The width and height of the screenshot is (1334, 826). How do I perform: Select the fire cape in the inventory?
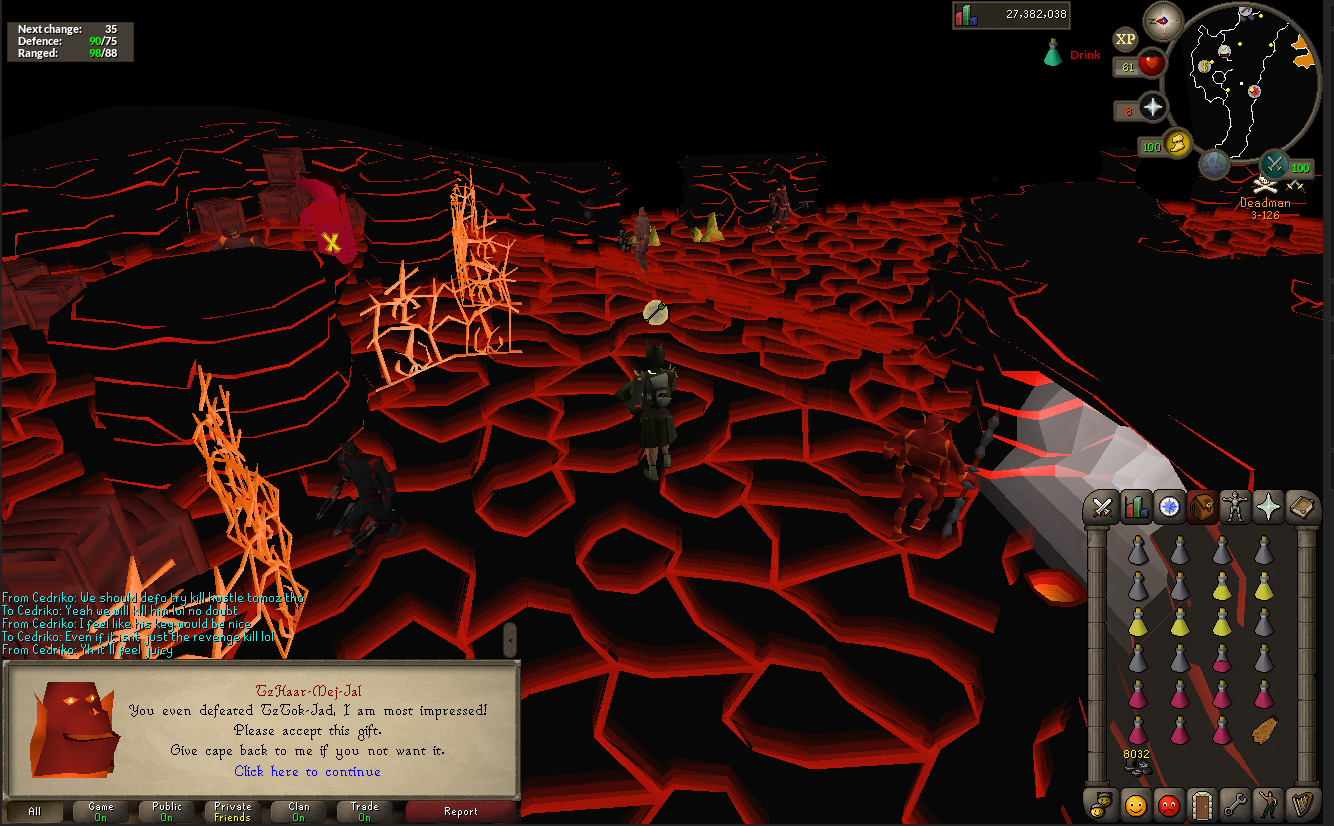1265,730
